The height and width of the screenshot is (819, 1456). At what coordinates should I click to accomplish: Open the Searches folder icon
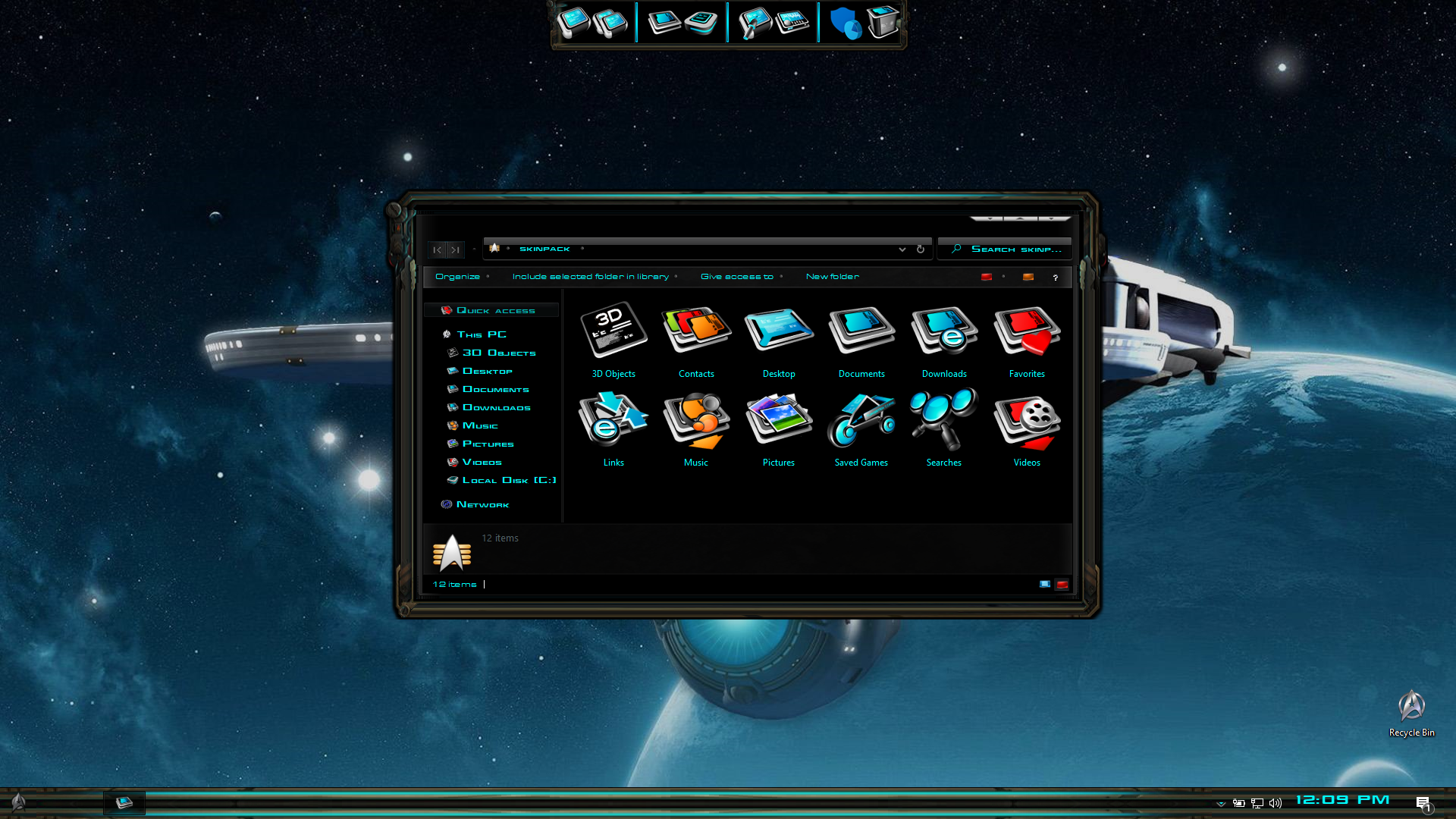click(944, 419)
